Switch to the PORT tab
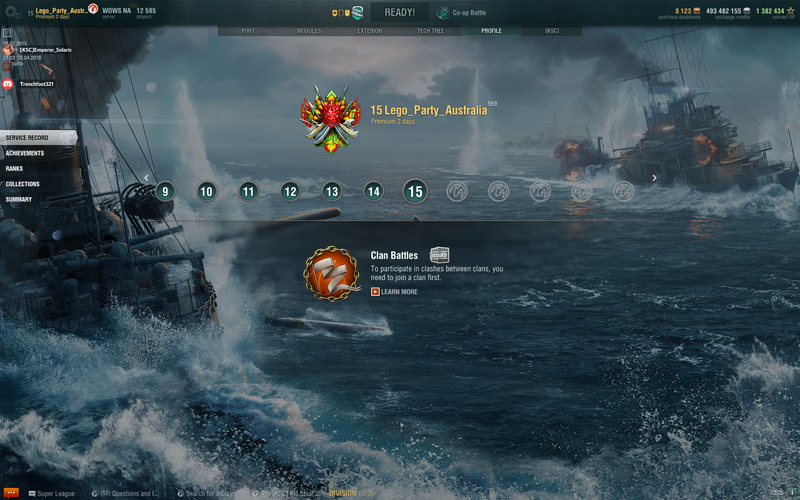 (x=248, y=31)
